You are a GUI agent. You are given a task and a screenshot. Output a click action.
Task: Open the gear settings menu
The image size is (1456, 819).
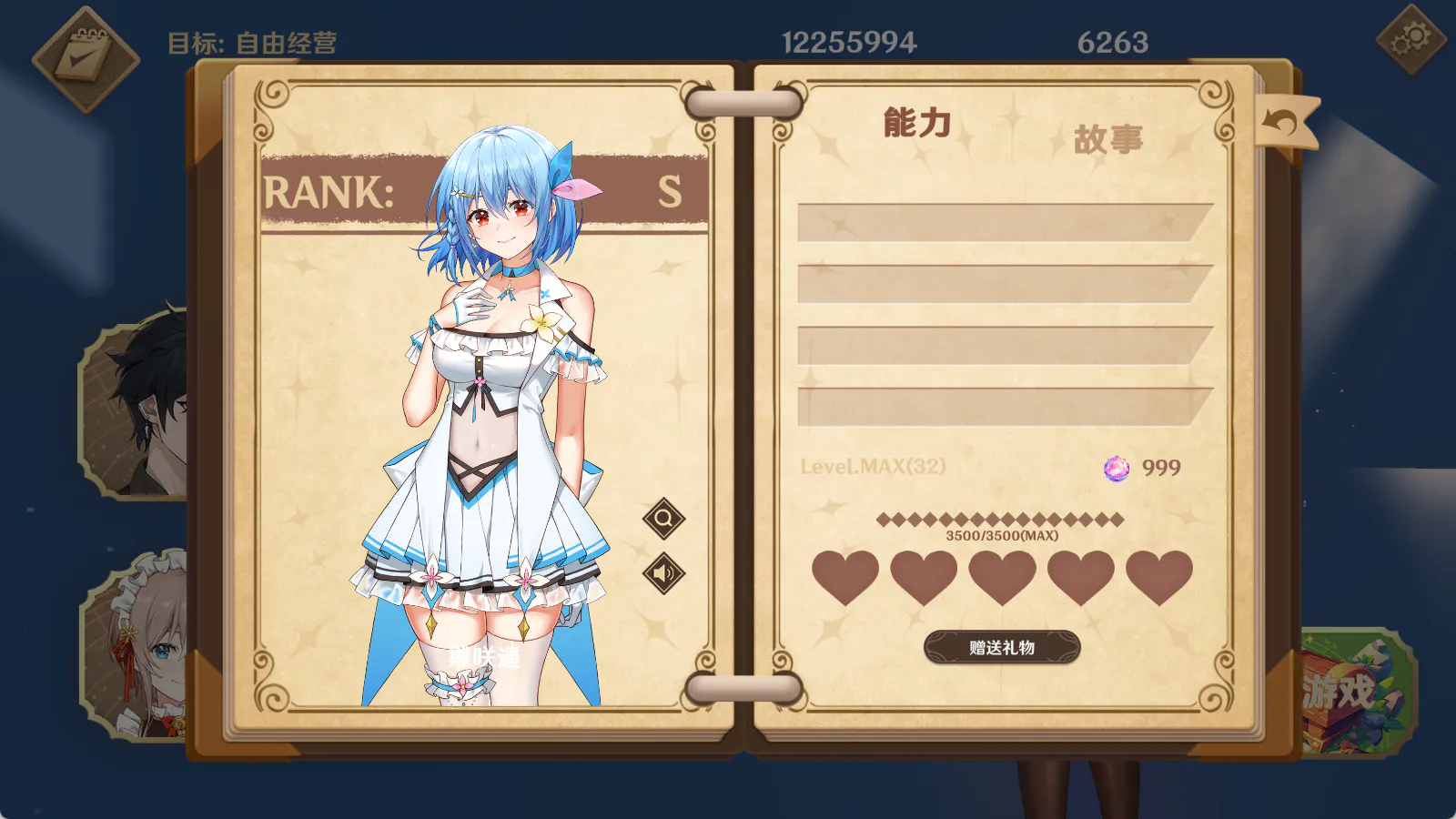[x=1410, y=40]
